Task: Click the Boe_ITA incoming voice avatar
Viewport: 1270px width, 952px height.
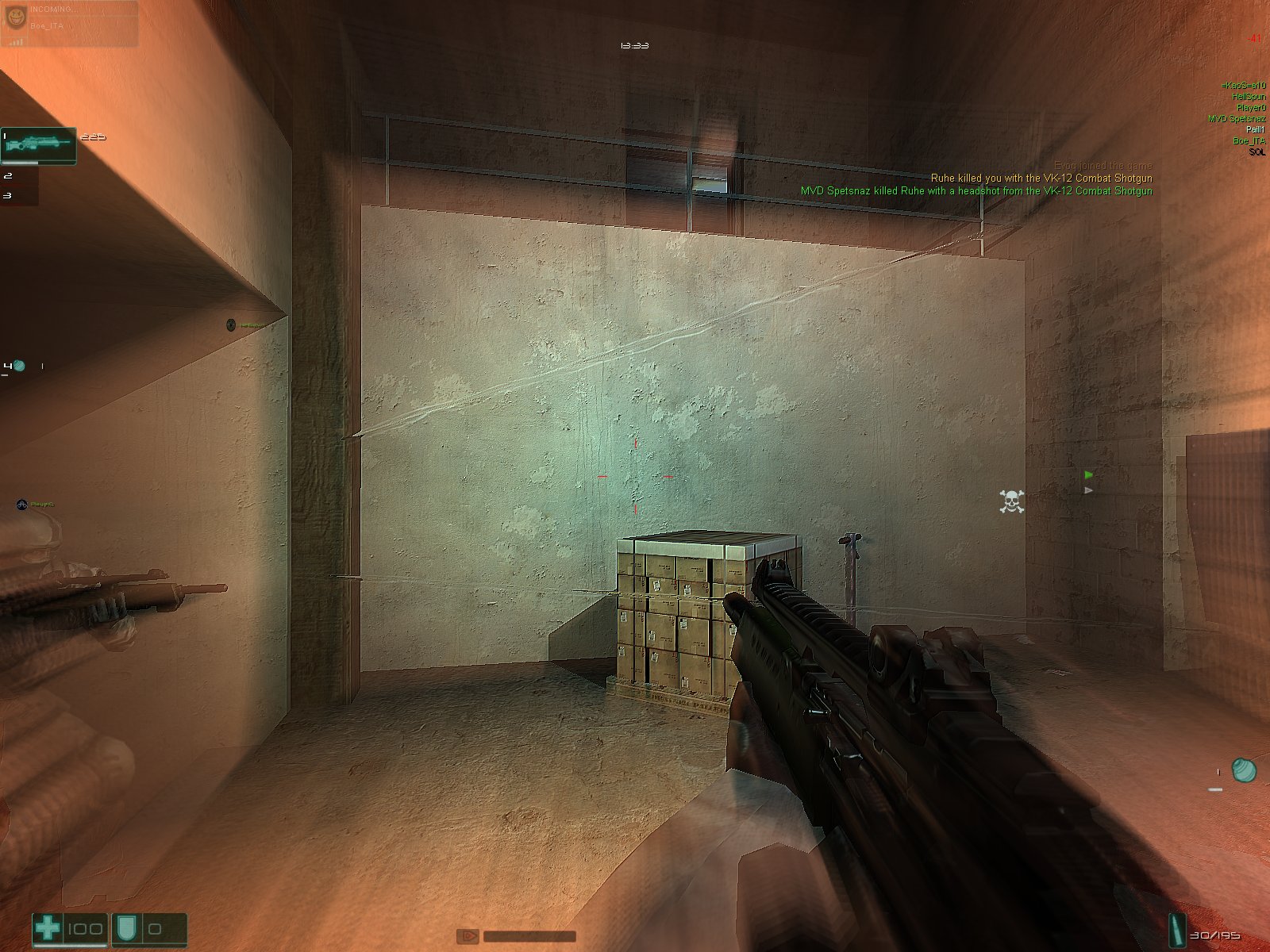Action: 15,17
